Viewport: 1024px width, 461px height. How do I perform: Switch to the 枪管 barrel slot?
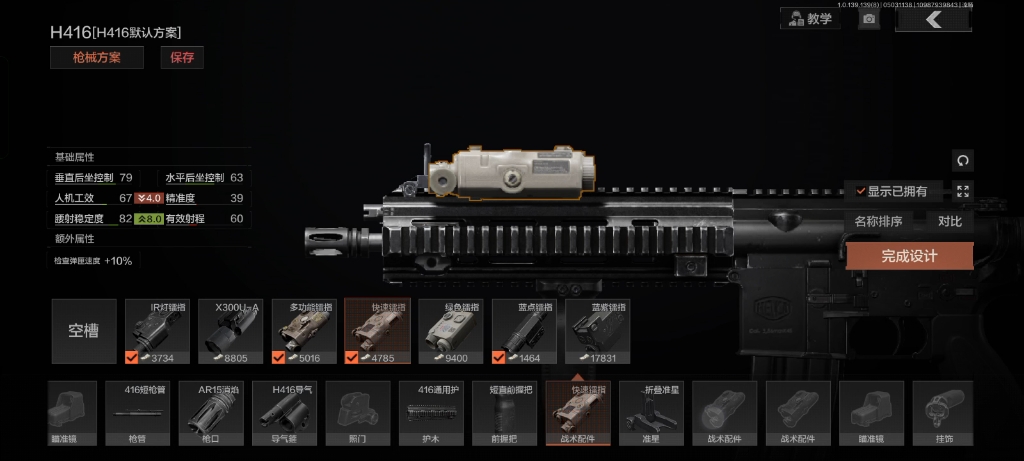[x=137, y=412]
